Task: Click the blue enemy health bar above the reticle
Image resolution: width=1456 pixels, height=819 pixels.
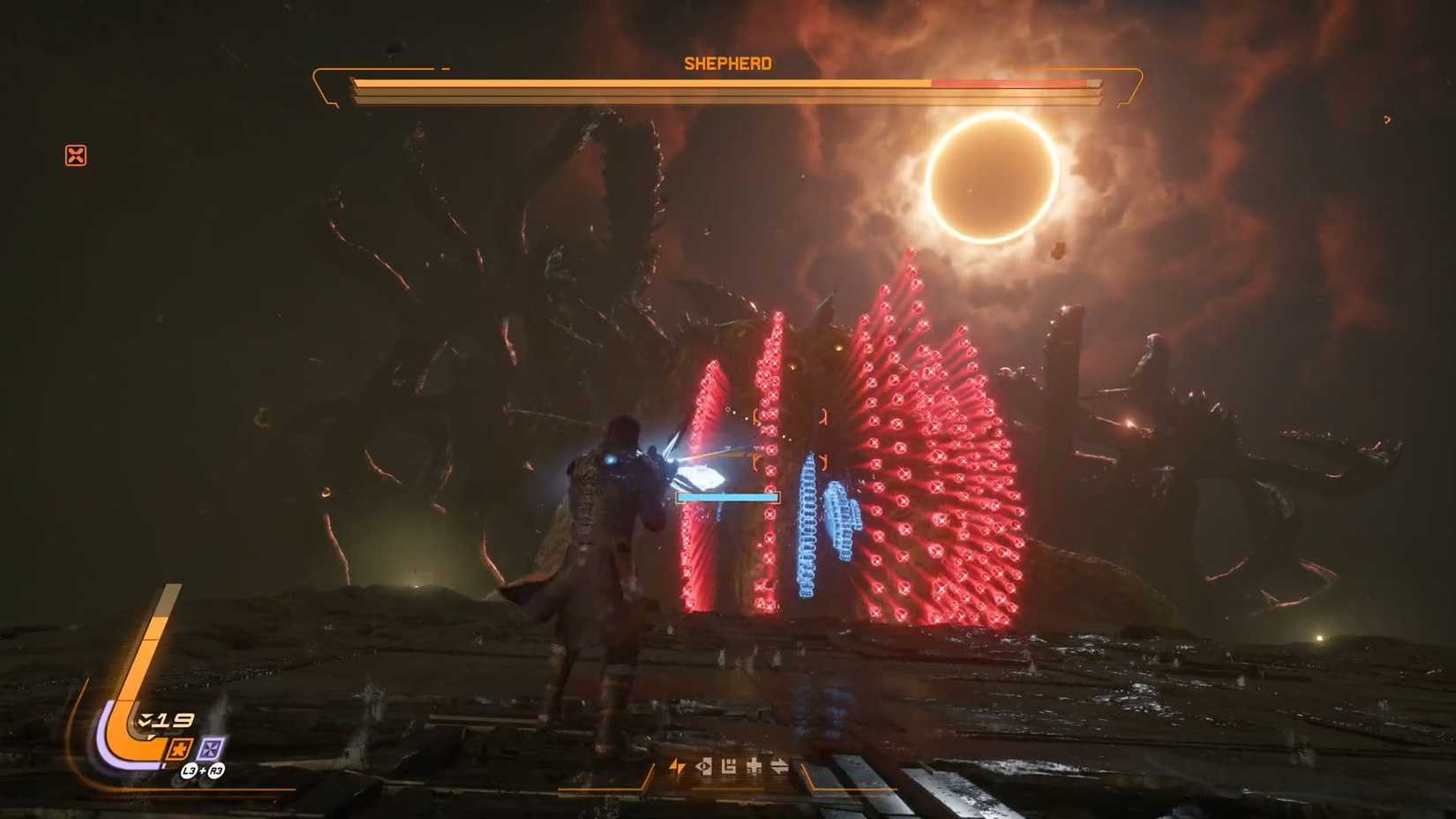Action: pyautogui.click(x=727, y=497)
